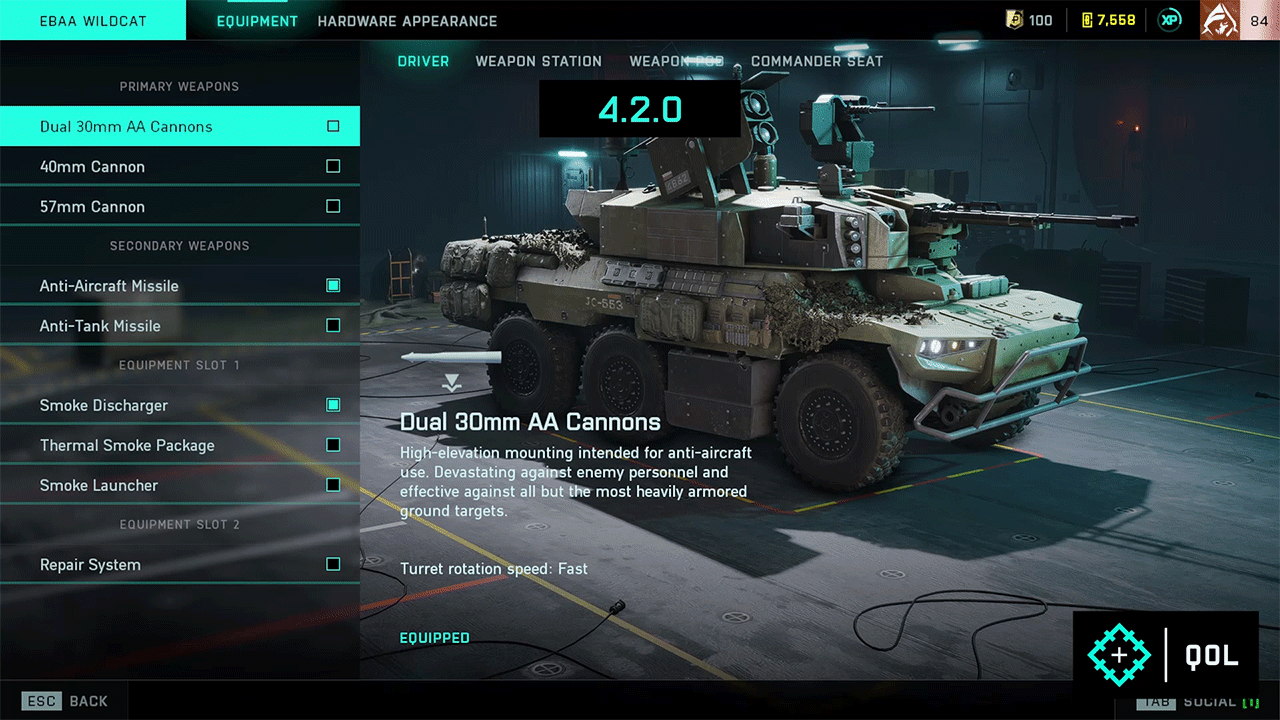The image size is (1280, 720).
Task: Switch to the Equipment tab
Action: [257, 21]
